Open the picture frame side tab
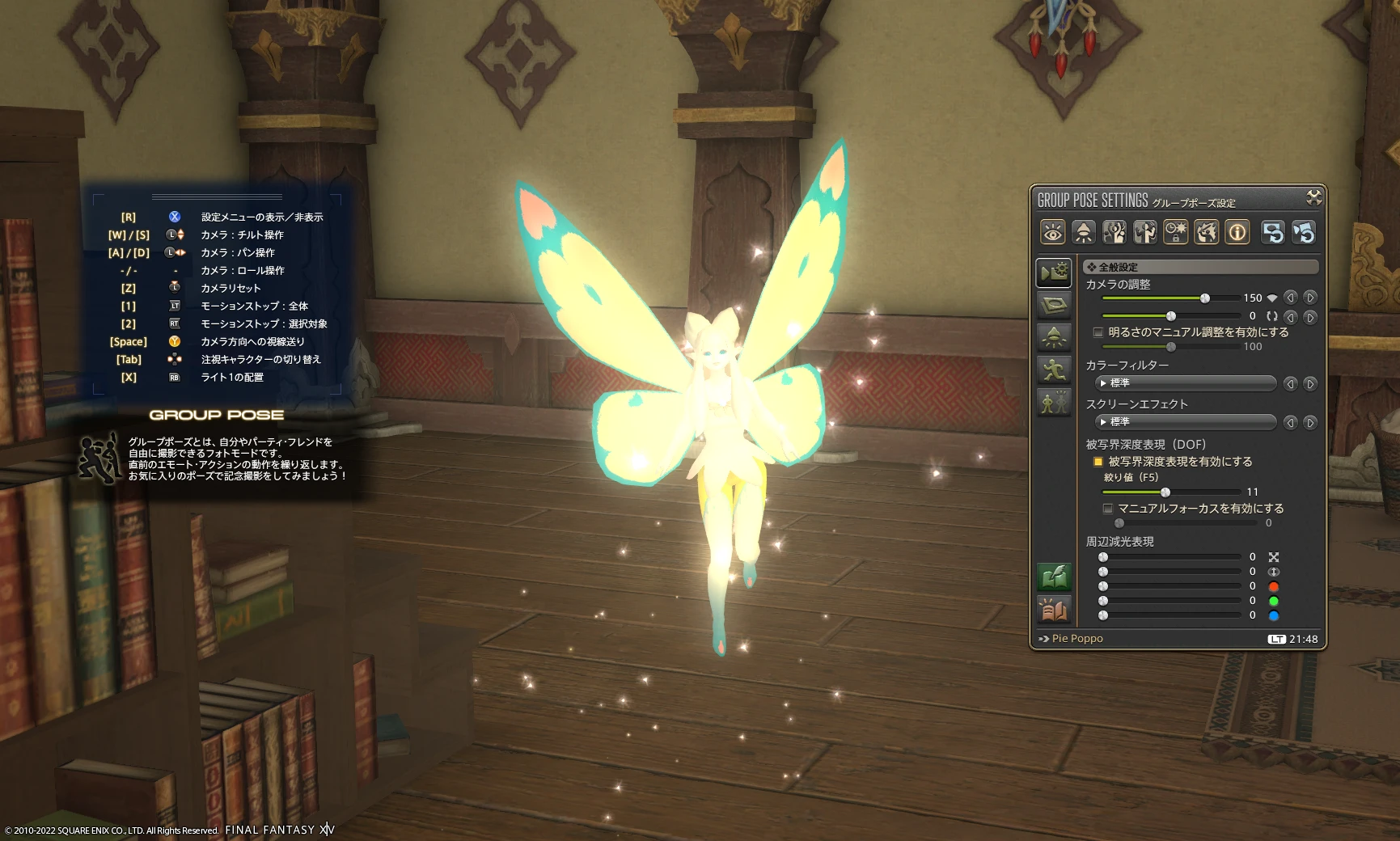1400x841 pixels. 1053,305
